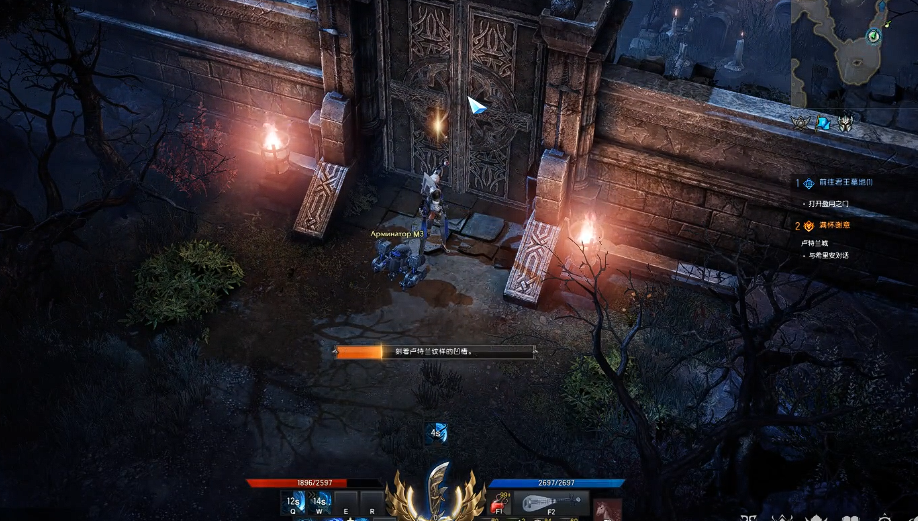Viewport: 918px width, 521px height.
Task: Click the golden winged blade identity emblem
Action: tap(436, 492)
